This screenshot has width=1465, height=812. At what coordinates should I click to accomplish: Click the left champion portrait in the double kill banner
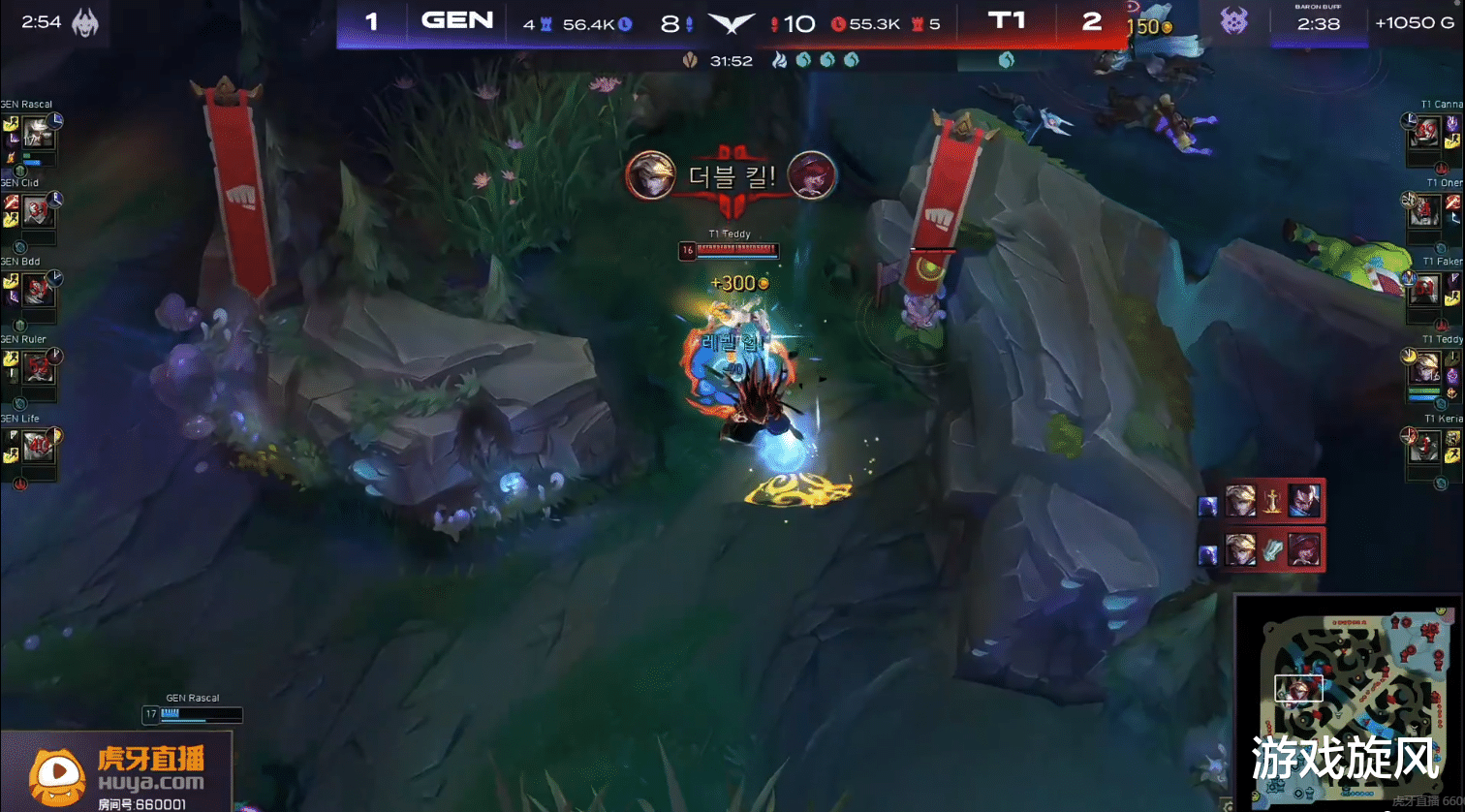click(x=651, y=176)
